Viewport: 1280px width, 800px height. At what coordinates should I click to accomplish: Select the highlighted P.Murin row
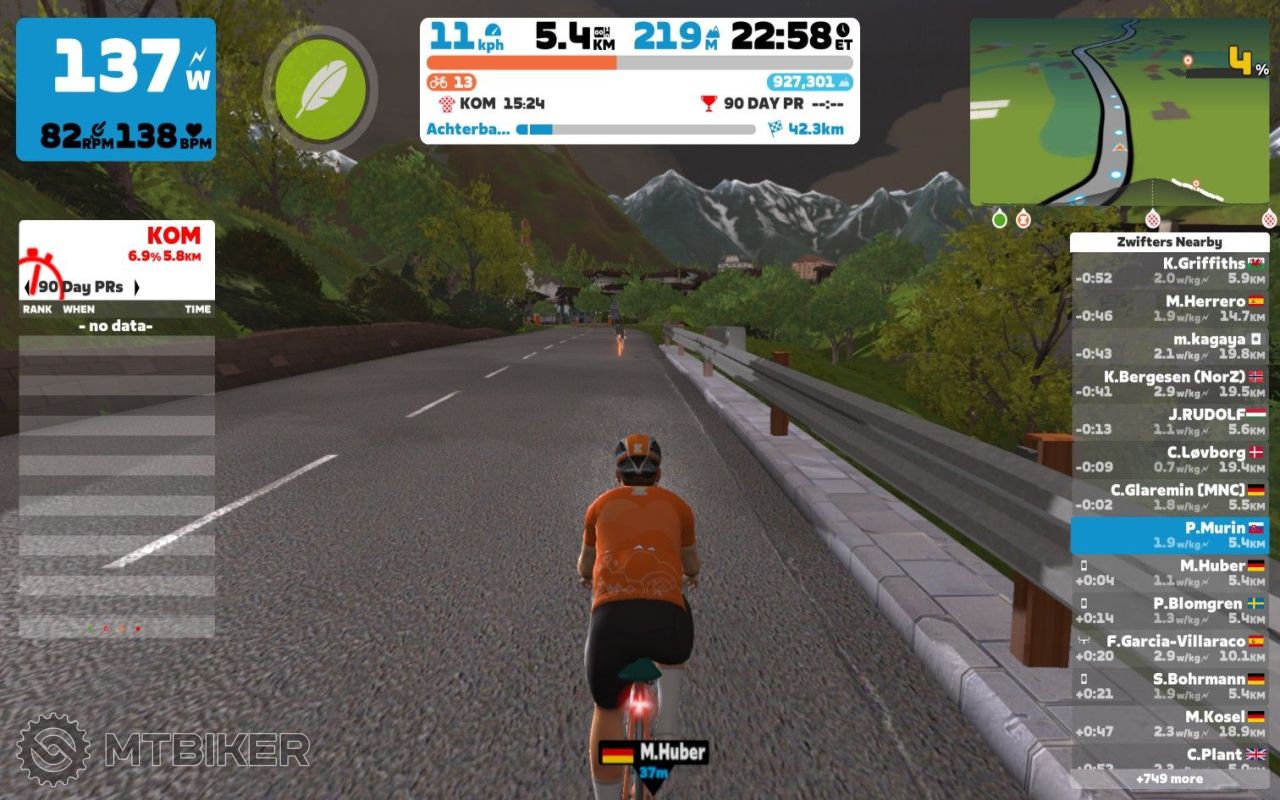1169,535
